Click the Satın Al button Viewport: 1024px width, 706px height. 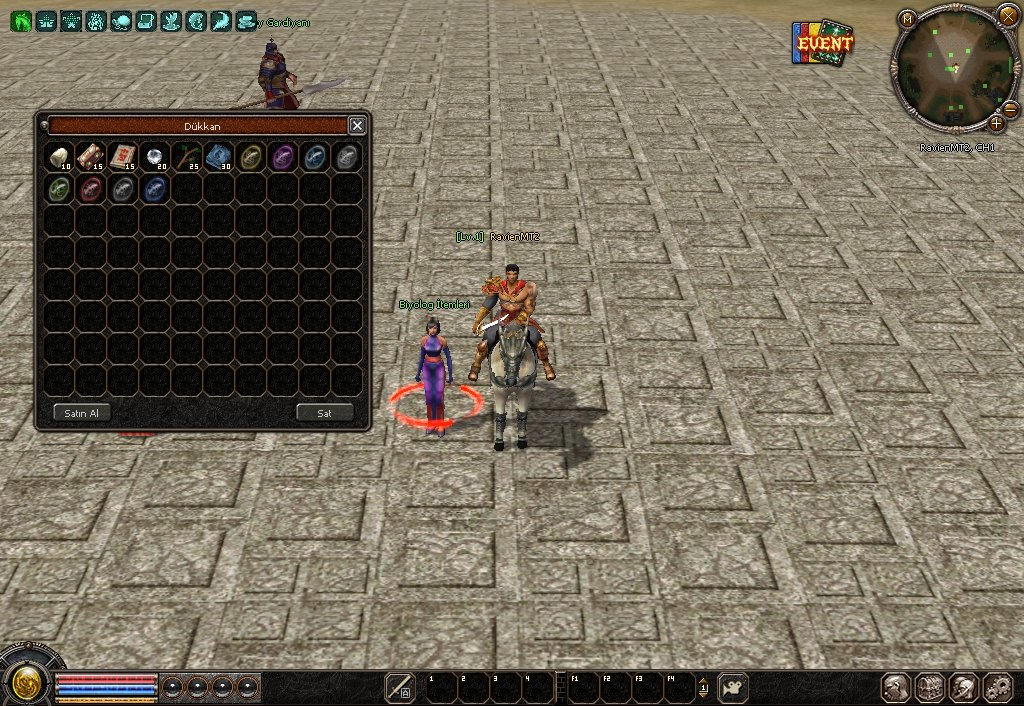pyautogui.click(x=81, y=413)
